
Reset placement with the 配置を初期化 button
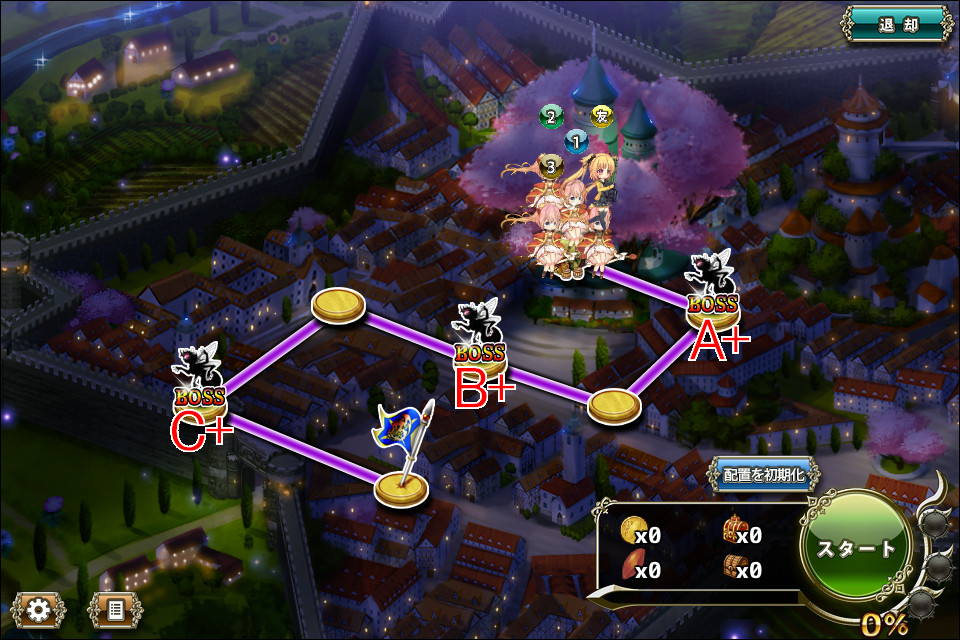pos(765,475)
